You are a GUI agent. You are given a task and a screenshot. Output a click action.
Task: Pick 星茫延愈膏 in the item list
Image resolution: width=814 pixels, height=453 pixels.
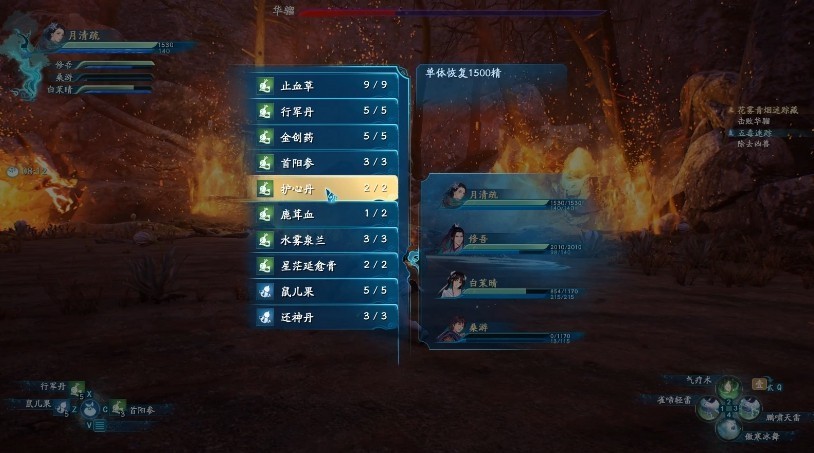[x=323, y=265]
